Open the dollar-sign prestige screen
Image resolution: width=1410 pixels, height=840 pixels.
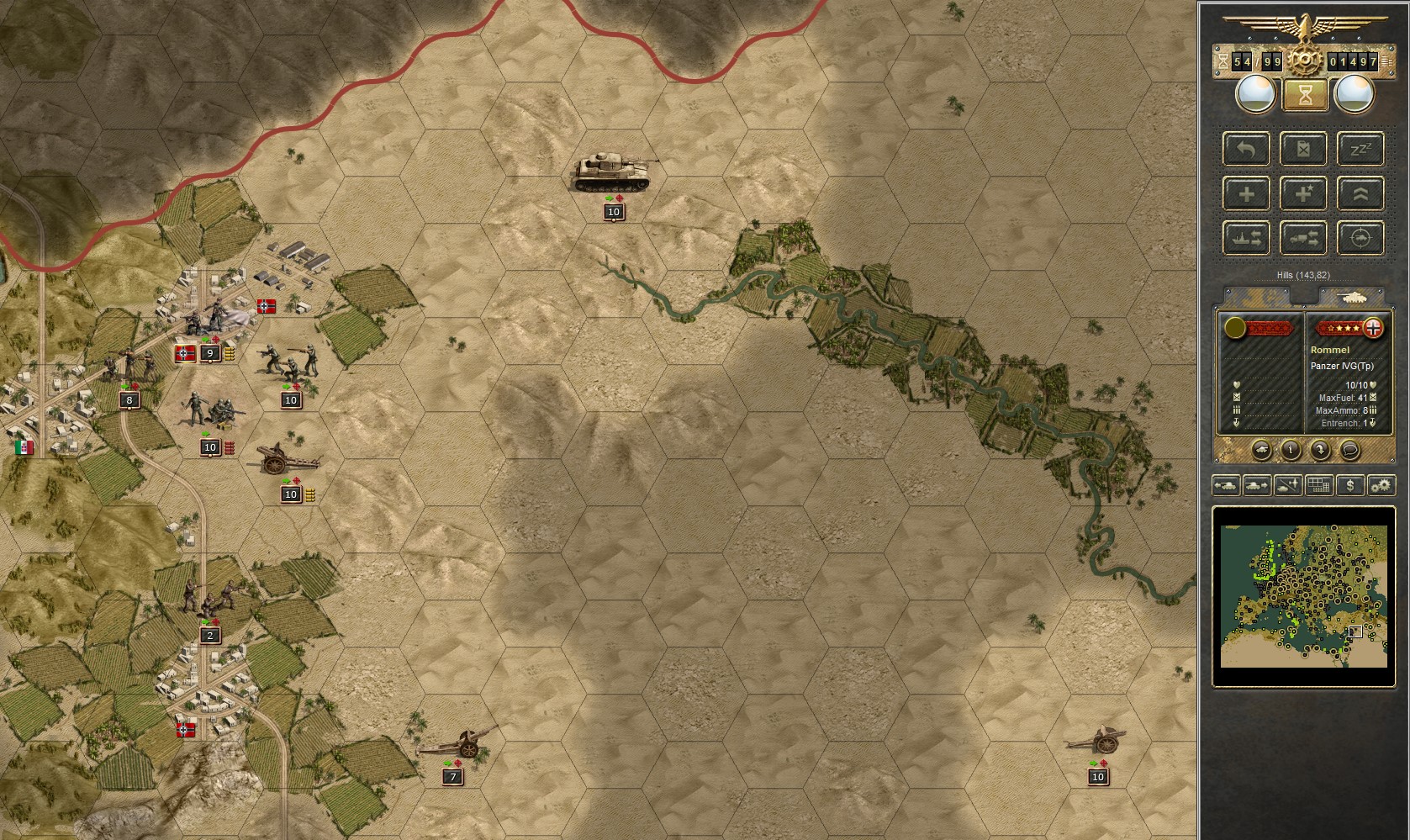pyautogui.click(x=1350, y=485)
